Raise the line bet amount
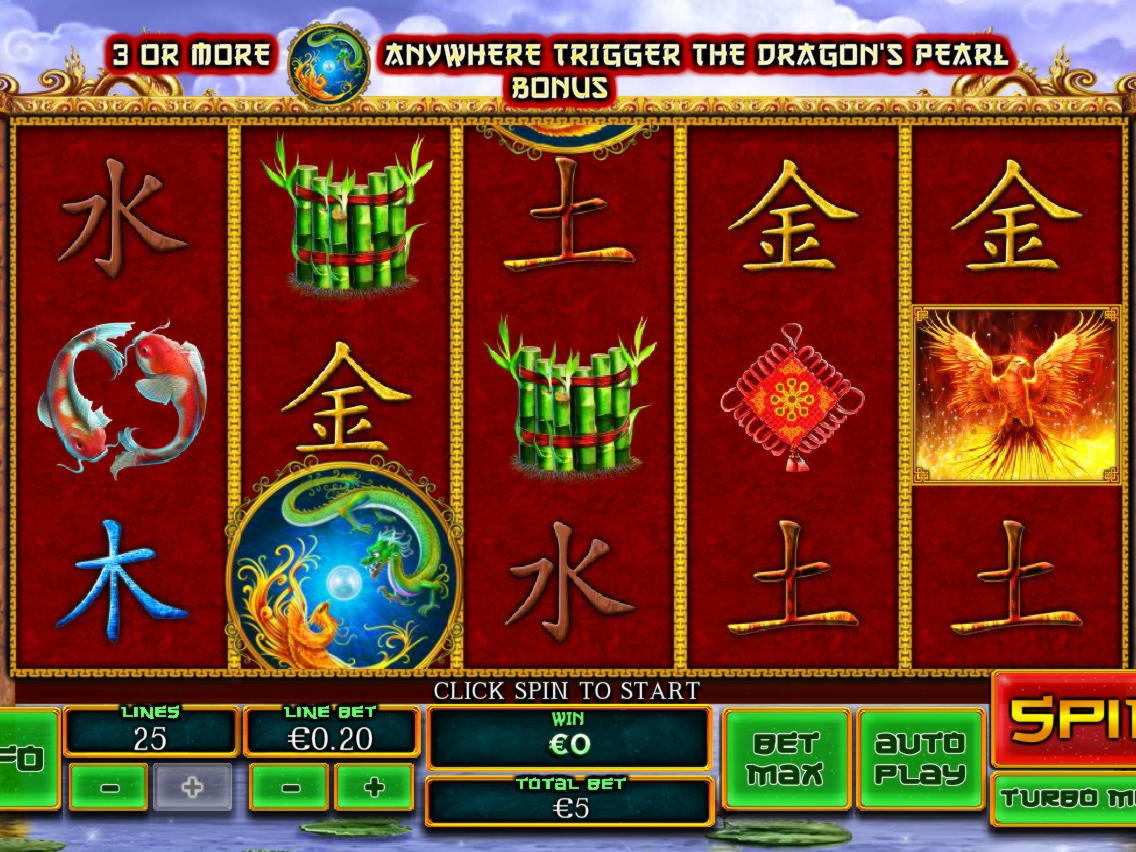Image resolution: width=1136 pixels, height=852 pixels. tap(374, 787)
